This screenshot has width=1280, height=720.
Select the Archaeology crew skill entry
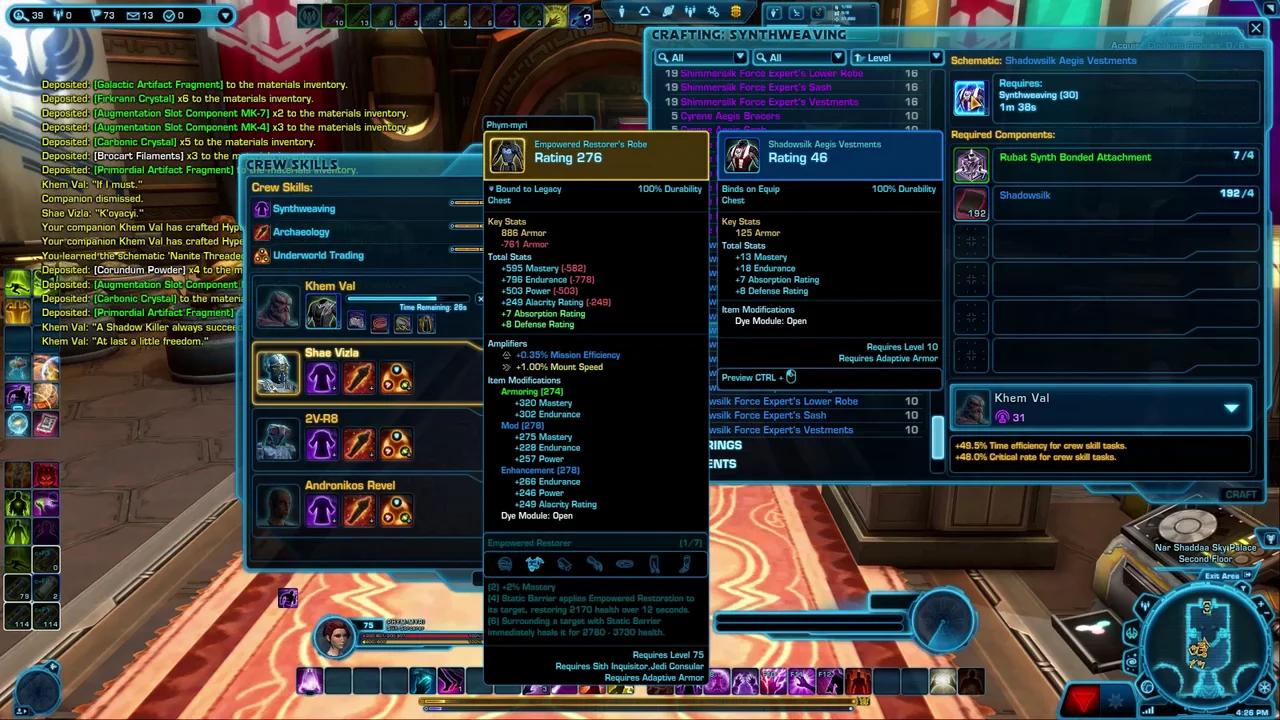(301, 231)
